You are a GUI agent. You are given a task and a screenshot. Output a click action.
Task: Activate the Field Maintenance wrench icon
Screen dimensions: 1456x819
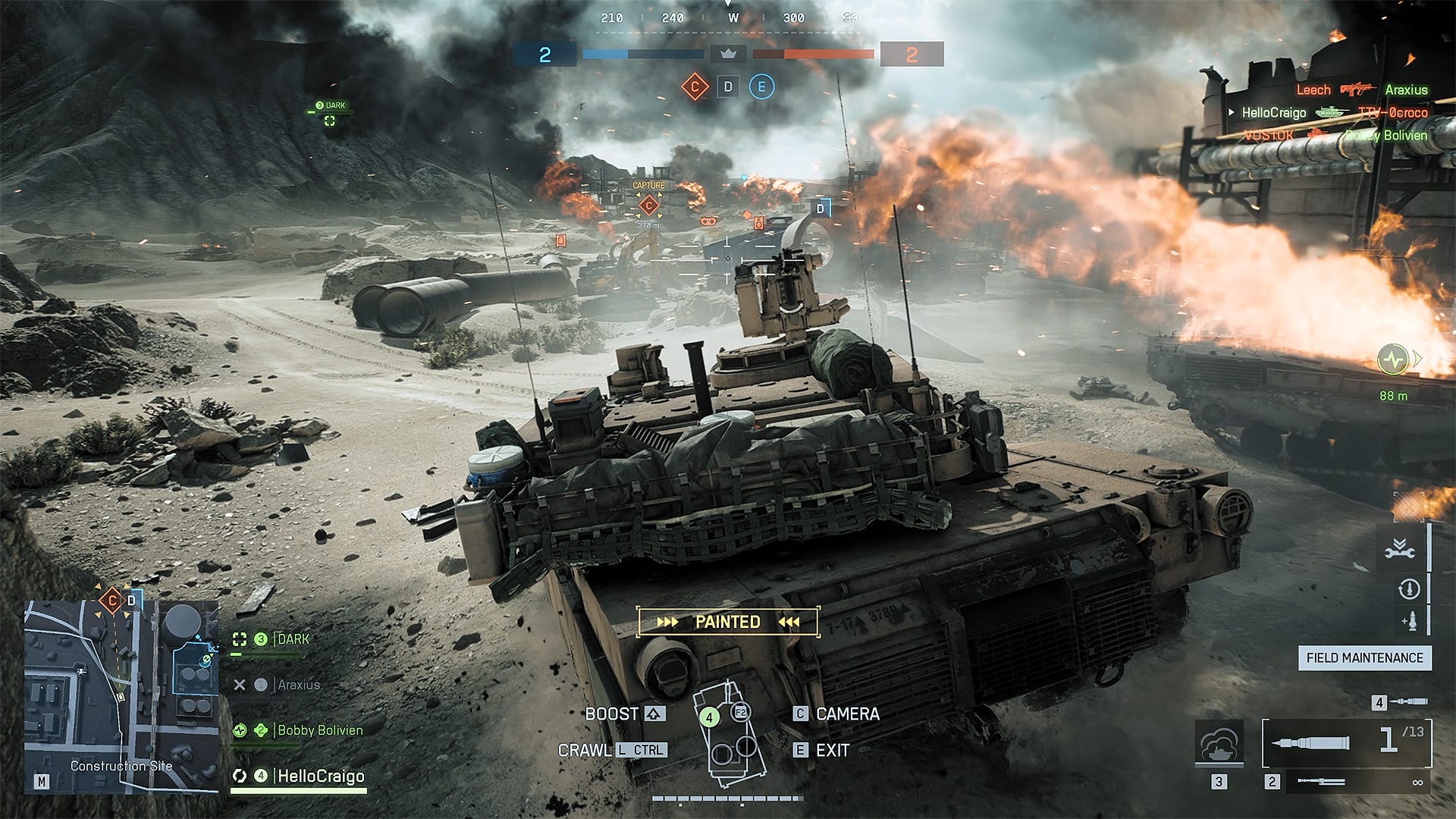click(1400, 548)
